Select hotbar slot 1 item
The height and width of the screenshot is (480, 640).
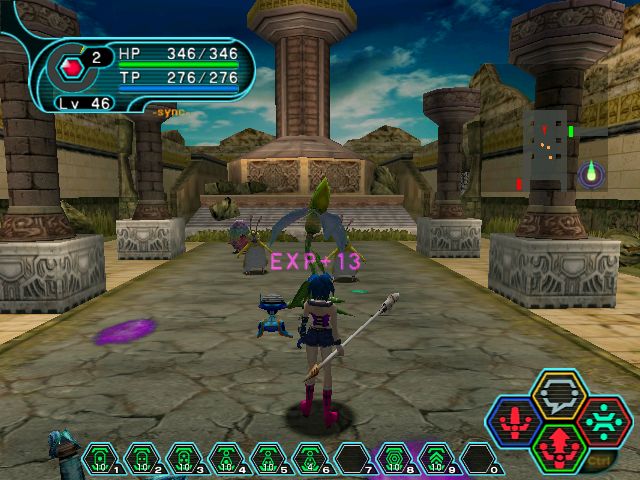pyautogui.click(x=101, y=458)
